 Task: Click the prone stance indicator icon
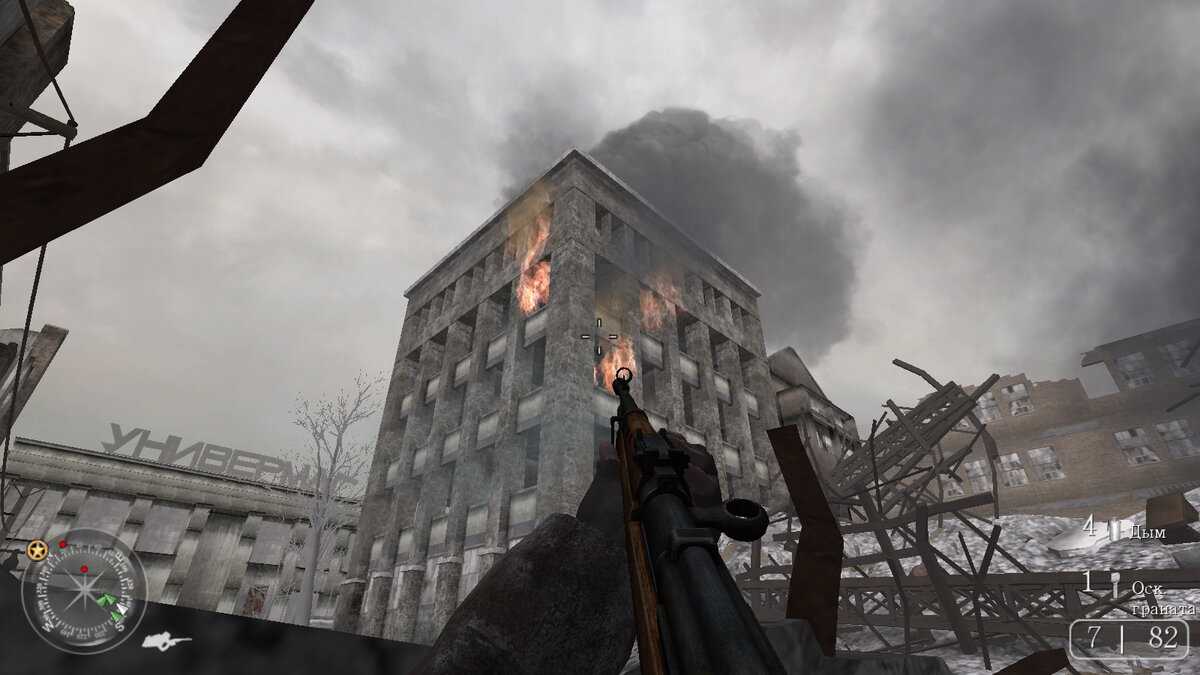165,641
